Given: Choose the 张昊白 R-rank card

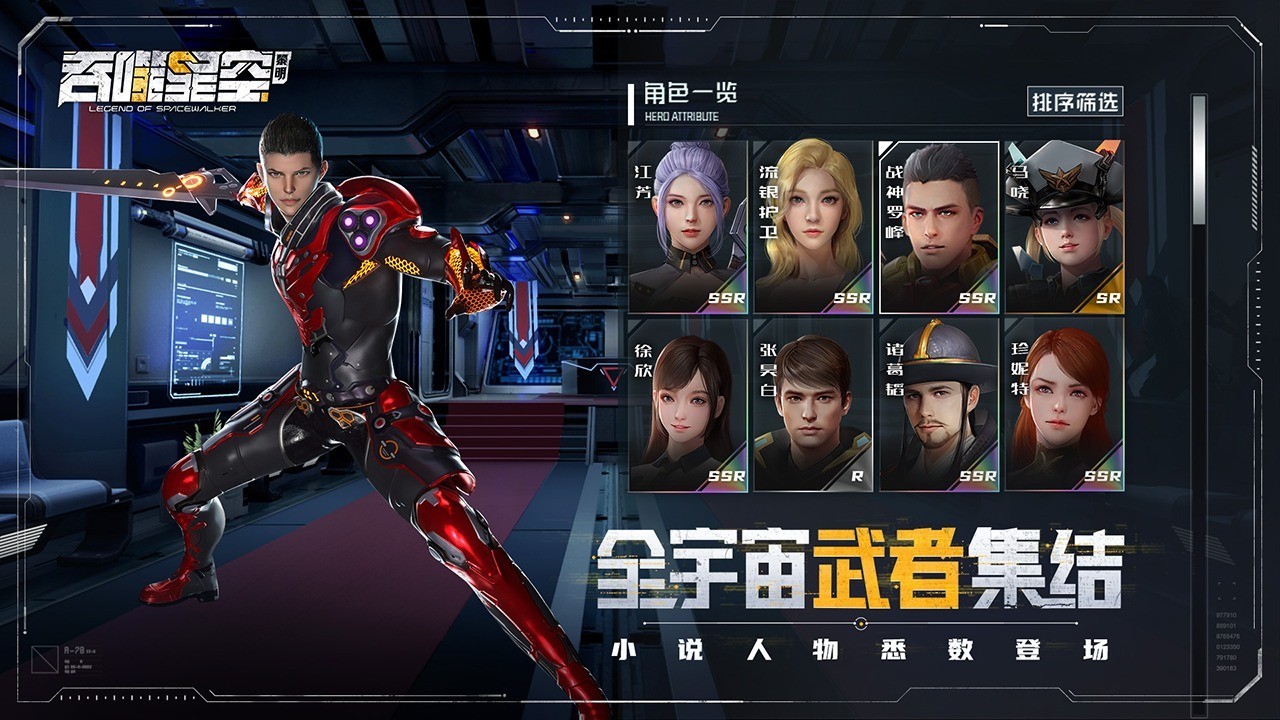Looking at the screenshot, I should [813, 405].
